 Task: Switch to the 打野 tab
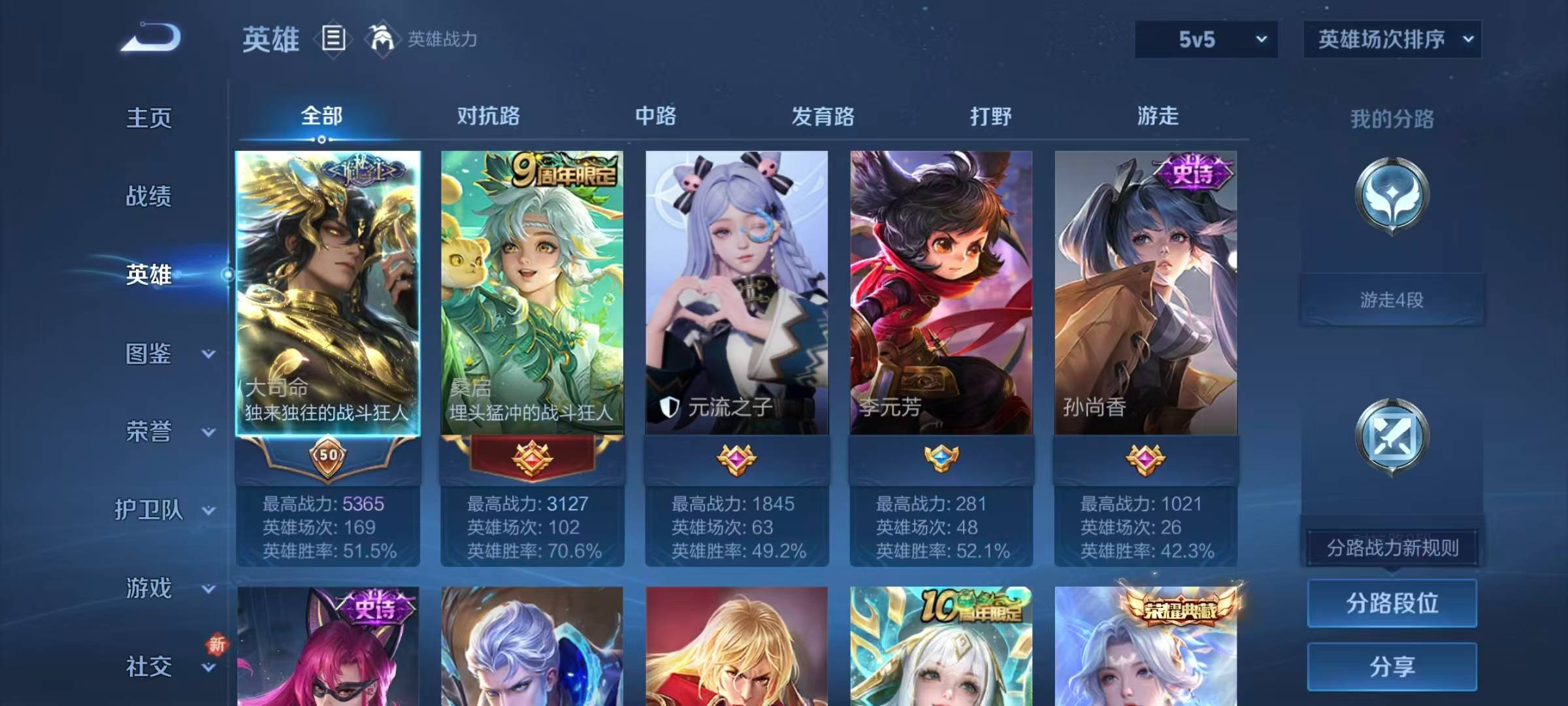(990, 116)
